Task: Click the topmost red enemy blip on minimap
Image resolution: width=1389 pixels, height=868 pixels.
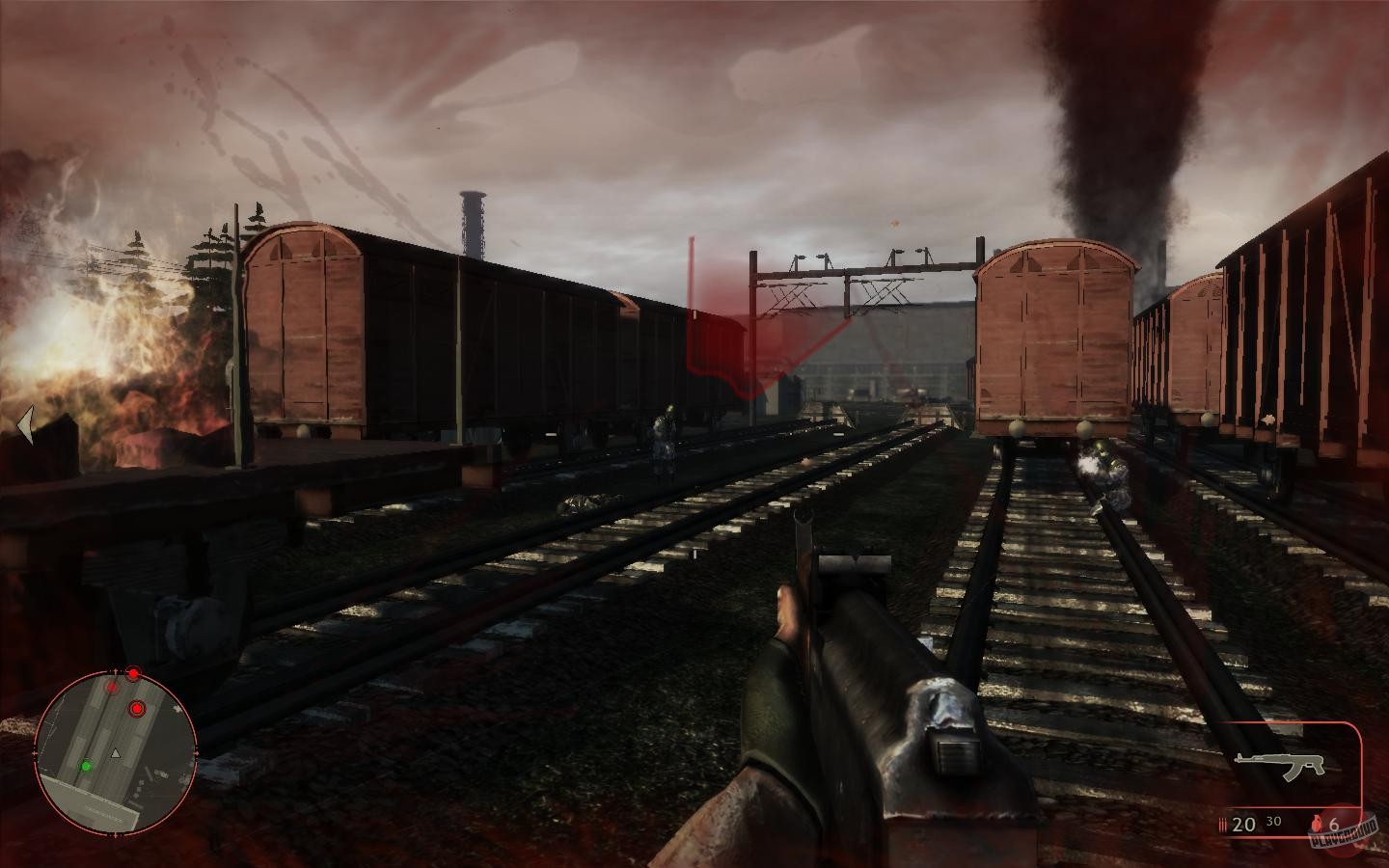Action: [133, 673]
